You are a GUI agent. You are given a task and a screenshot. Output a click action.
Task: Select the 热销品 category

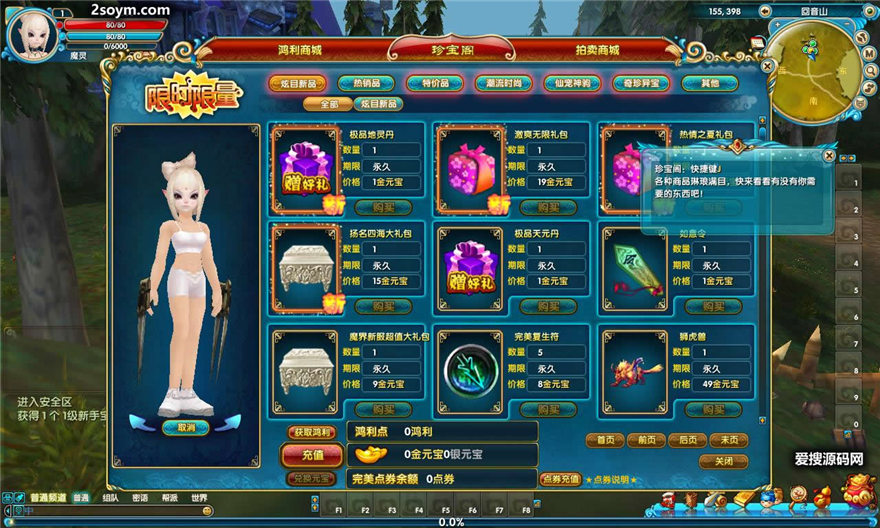pyautogui.click(x=366, y=83)
